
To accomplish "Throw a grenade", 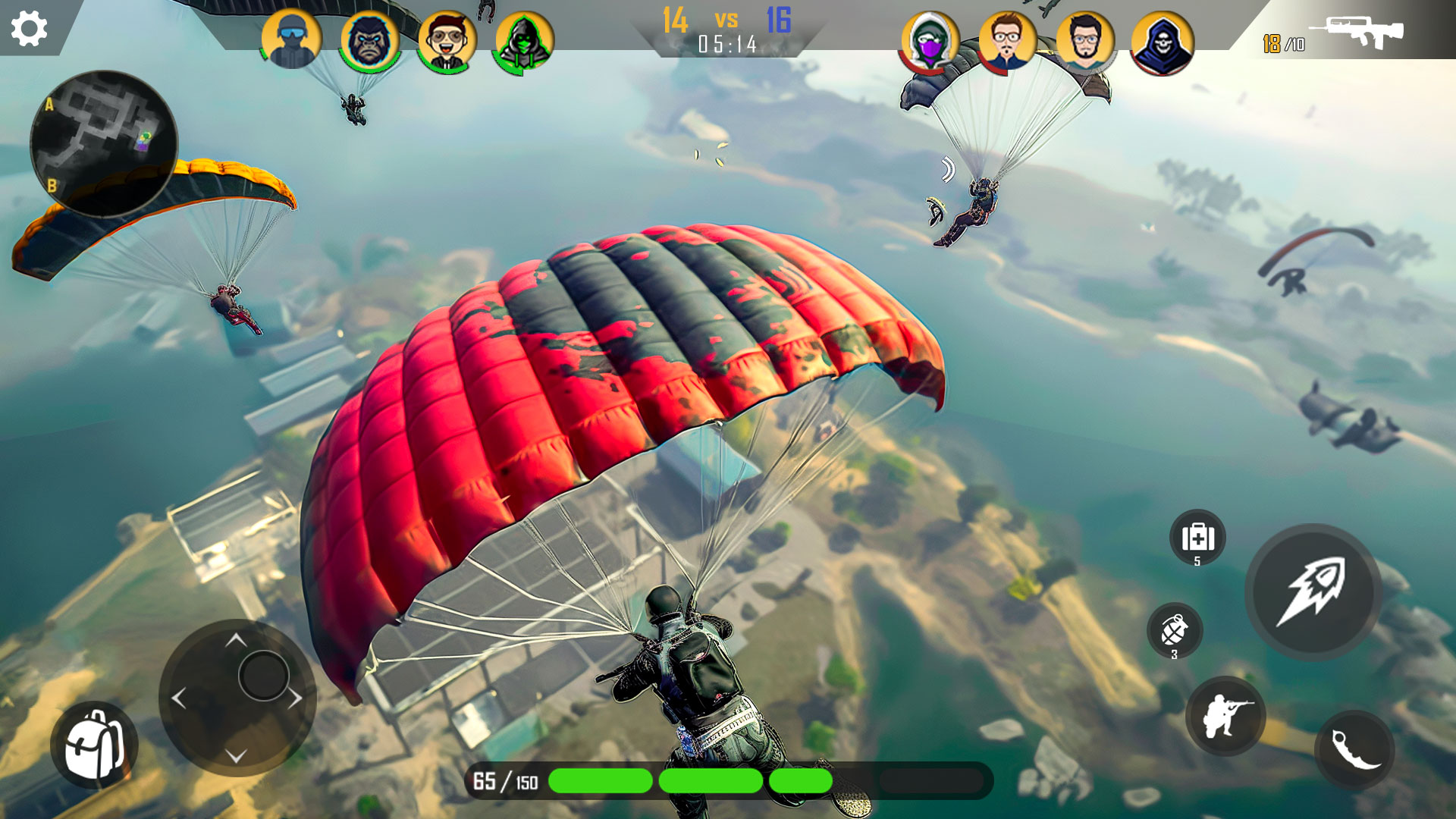I will 1175,630.
